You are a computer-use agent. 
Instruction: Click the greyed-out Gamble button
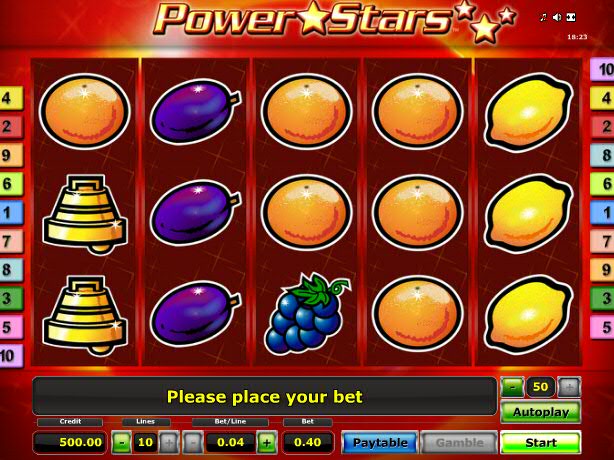458,442
